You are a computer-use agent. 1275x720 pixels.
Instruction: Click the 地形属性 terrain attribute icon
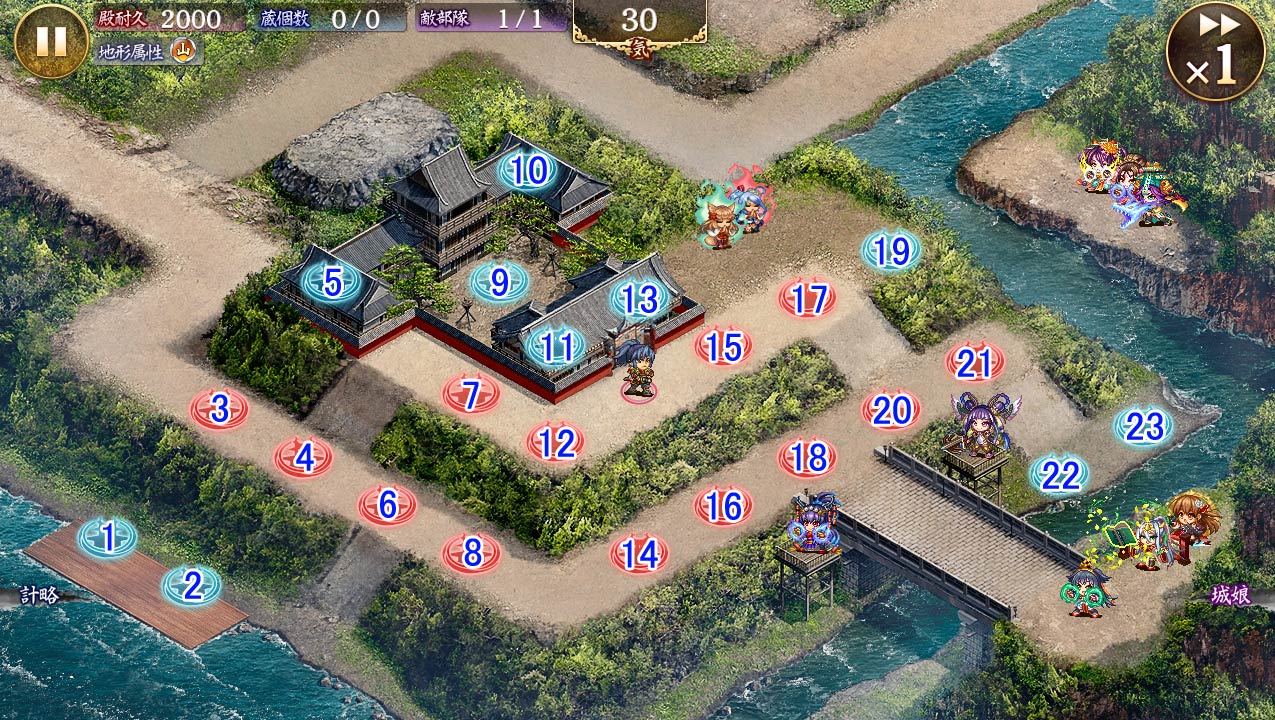(183, 50)
